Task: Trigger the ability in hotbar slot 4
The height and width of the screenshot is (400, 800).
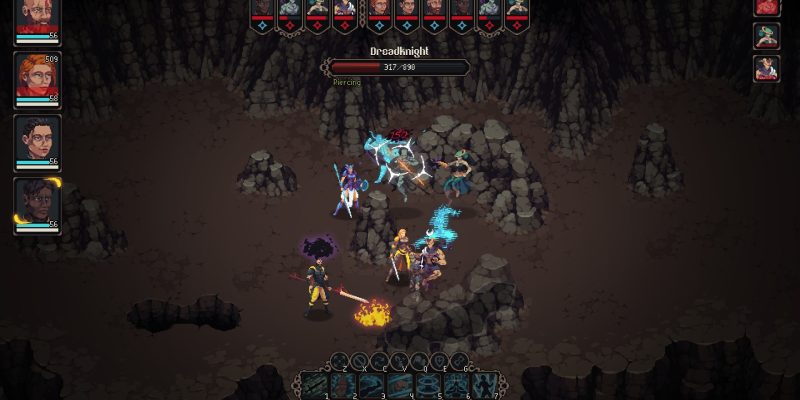Action: tap(400, 384)
